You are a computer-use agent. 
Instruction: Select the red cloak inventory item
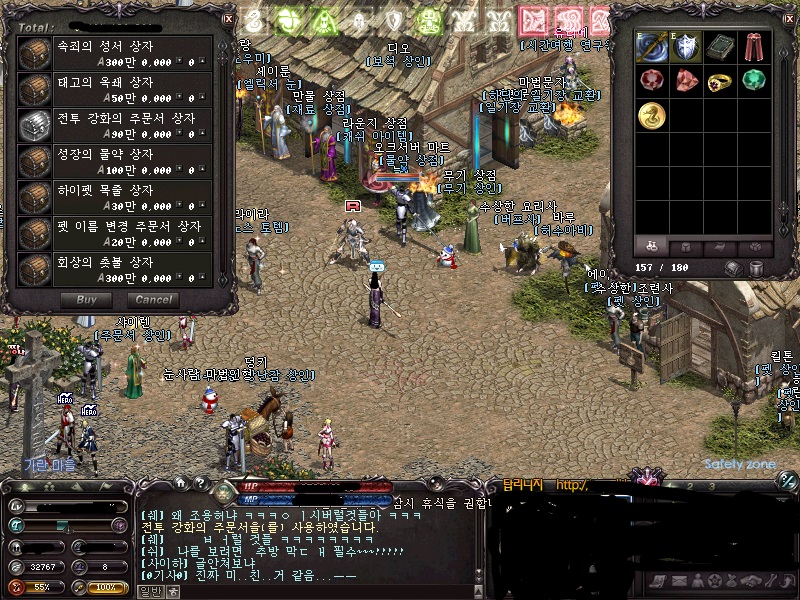(x=754, y=47)
